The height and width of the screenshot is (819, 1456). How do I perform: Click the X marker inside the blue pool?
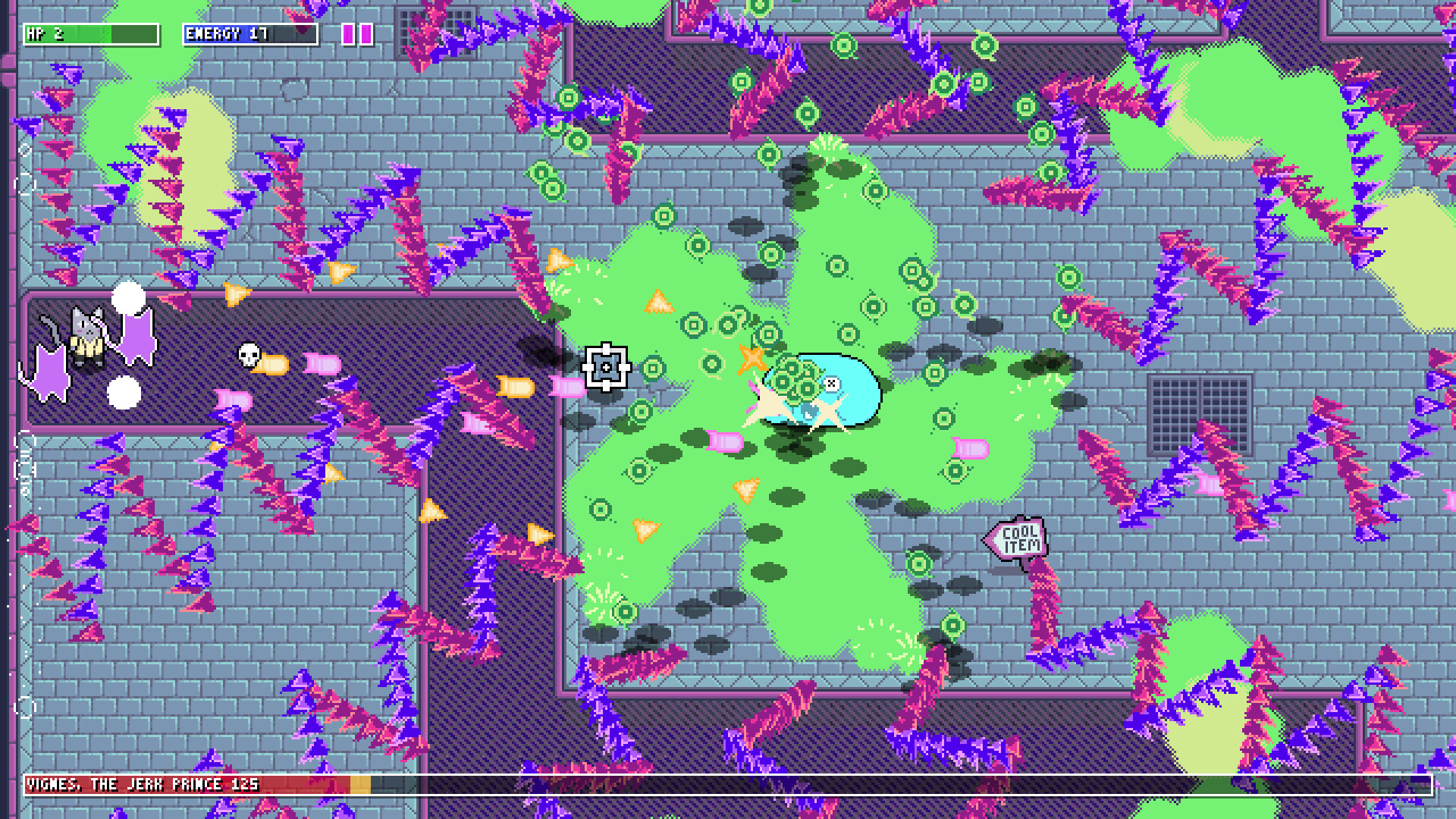pyautogui.click(x=833, y=384)
